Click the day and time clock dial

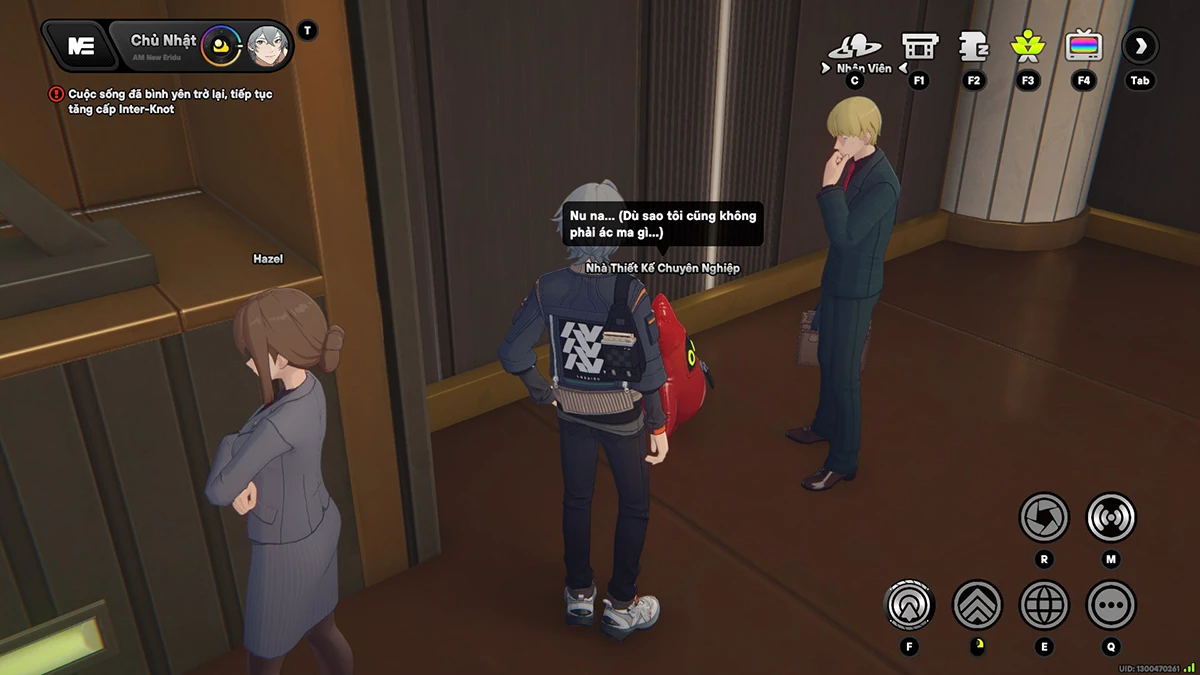click(221, 46)
